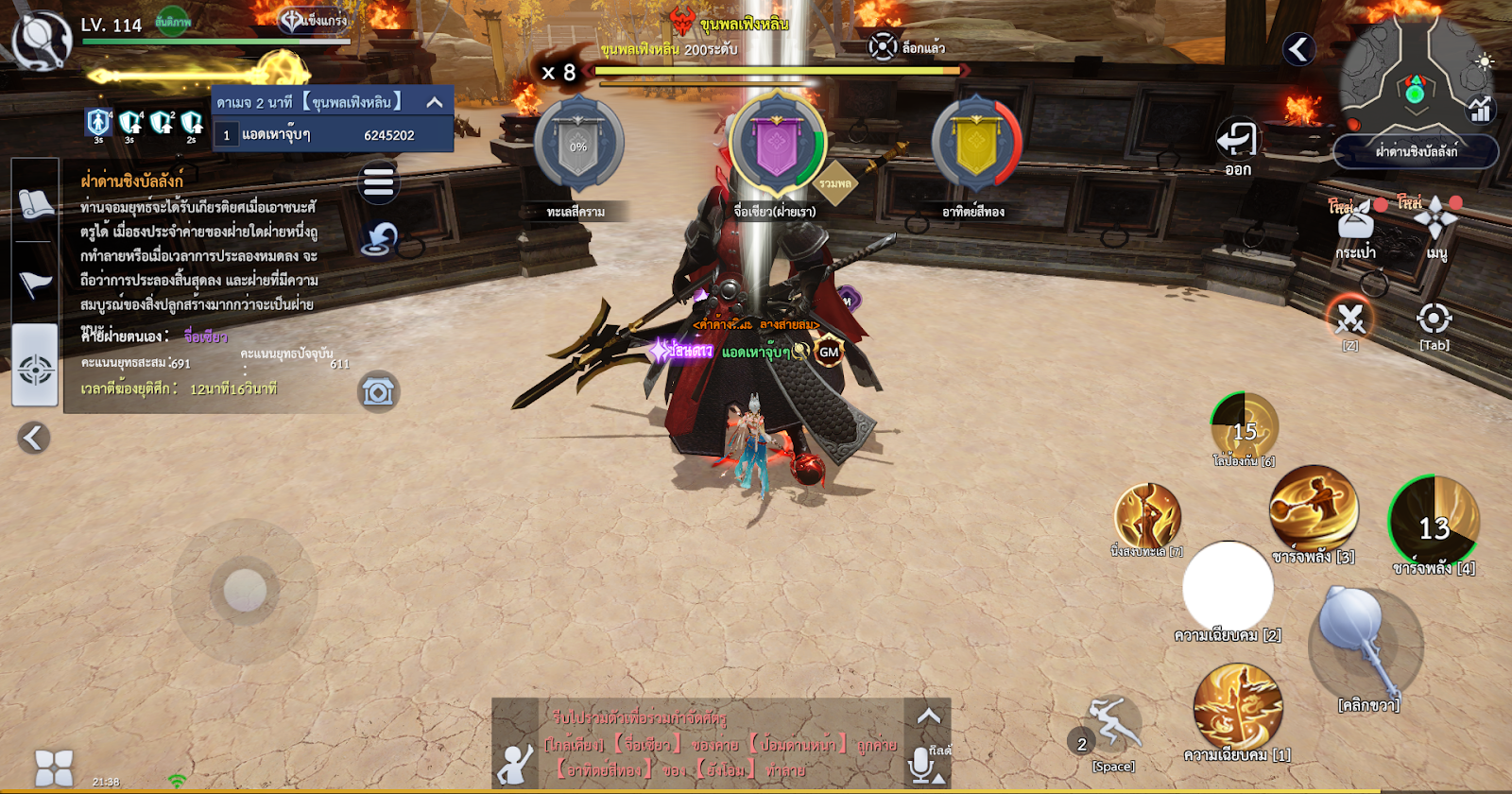
Task: Select the purple จื่อเซียว faction banner
Action: tap(777, 147)
